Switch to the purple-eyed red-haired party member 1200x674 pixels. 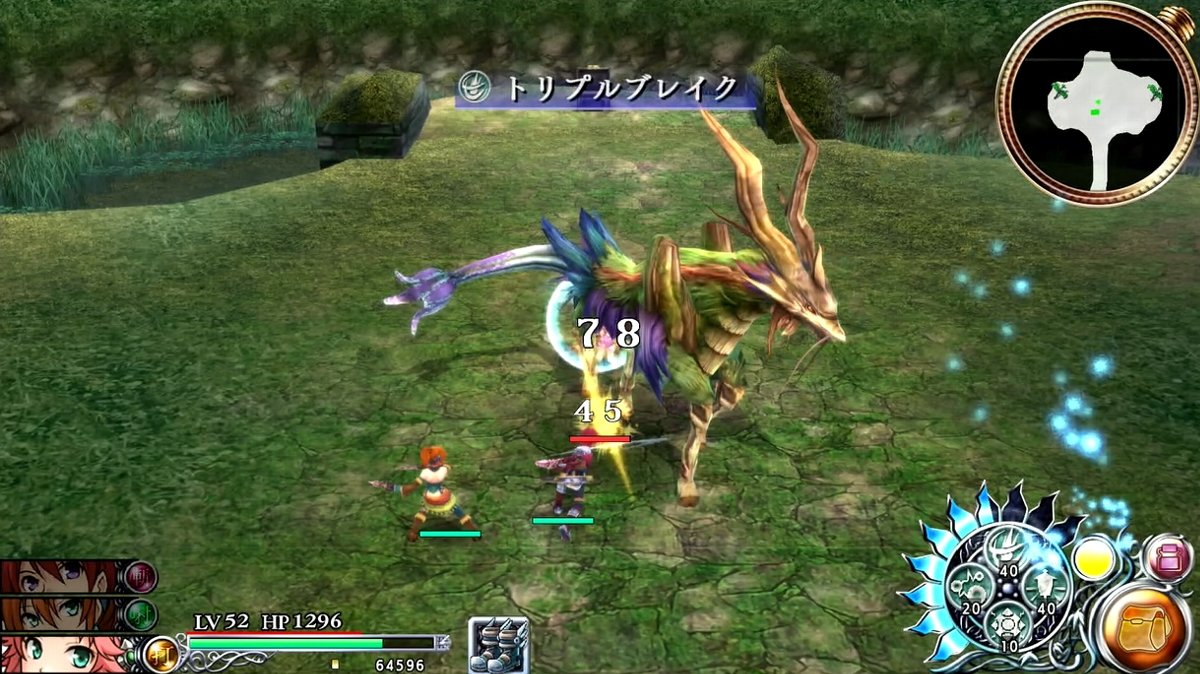click(x=65, y=577)
